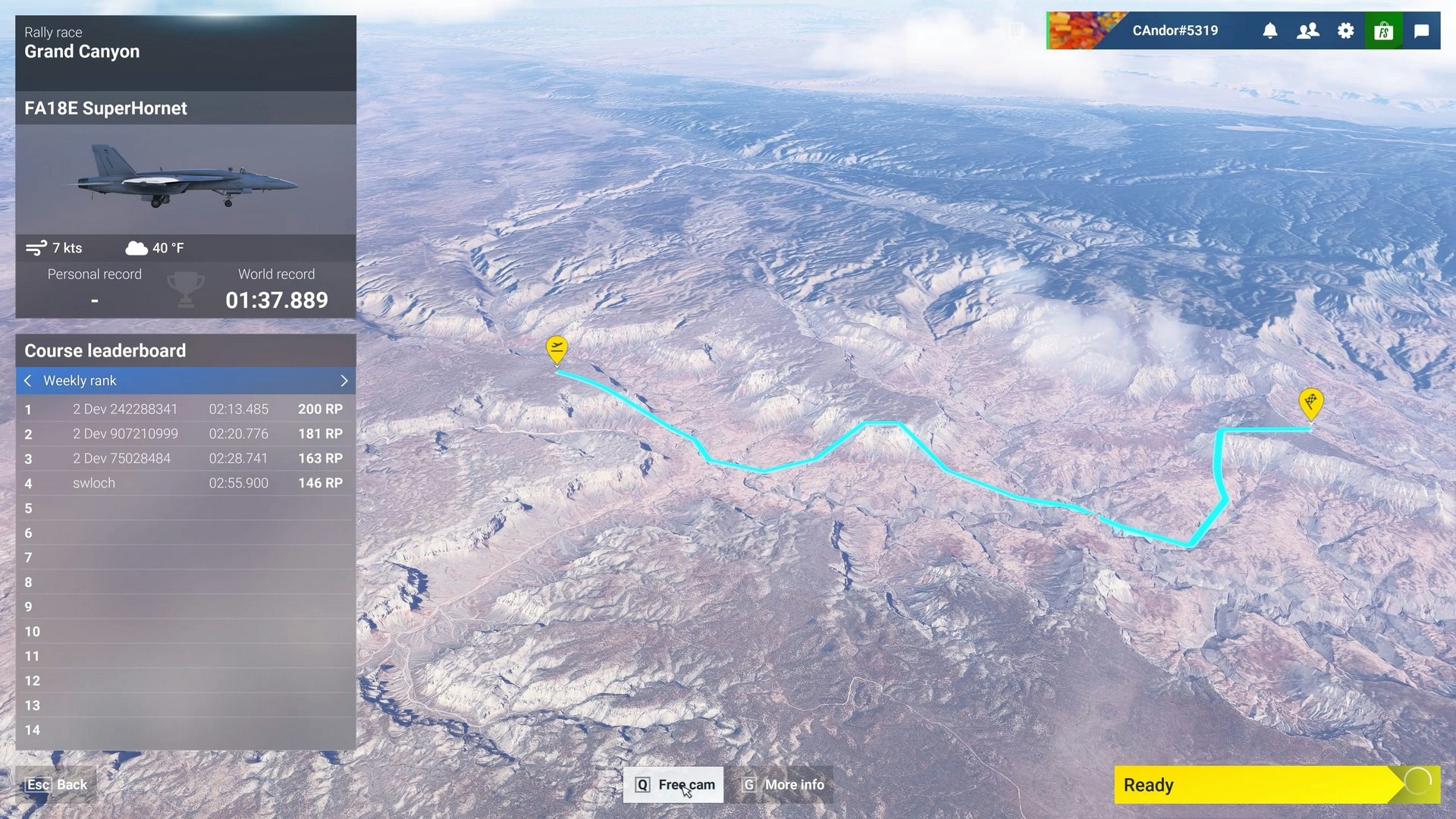Select the first-place leaderboard row
This screenshot has height=819, width=1456.
click(x=186, y=409)
